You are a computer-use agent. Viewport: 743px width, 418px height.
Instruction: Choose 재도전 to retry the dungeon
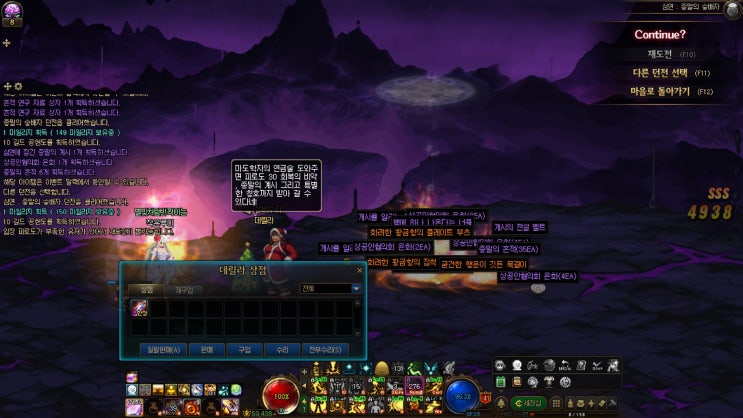(658, 54)
